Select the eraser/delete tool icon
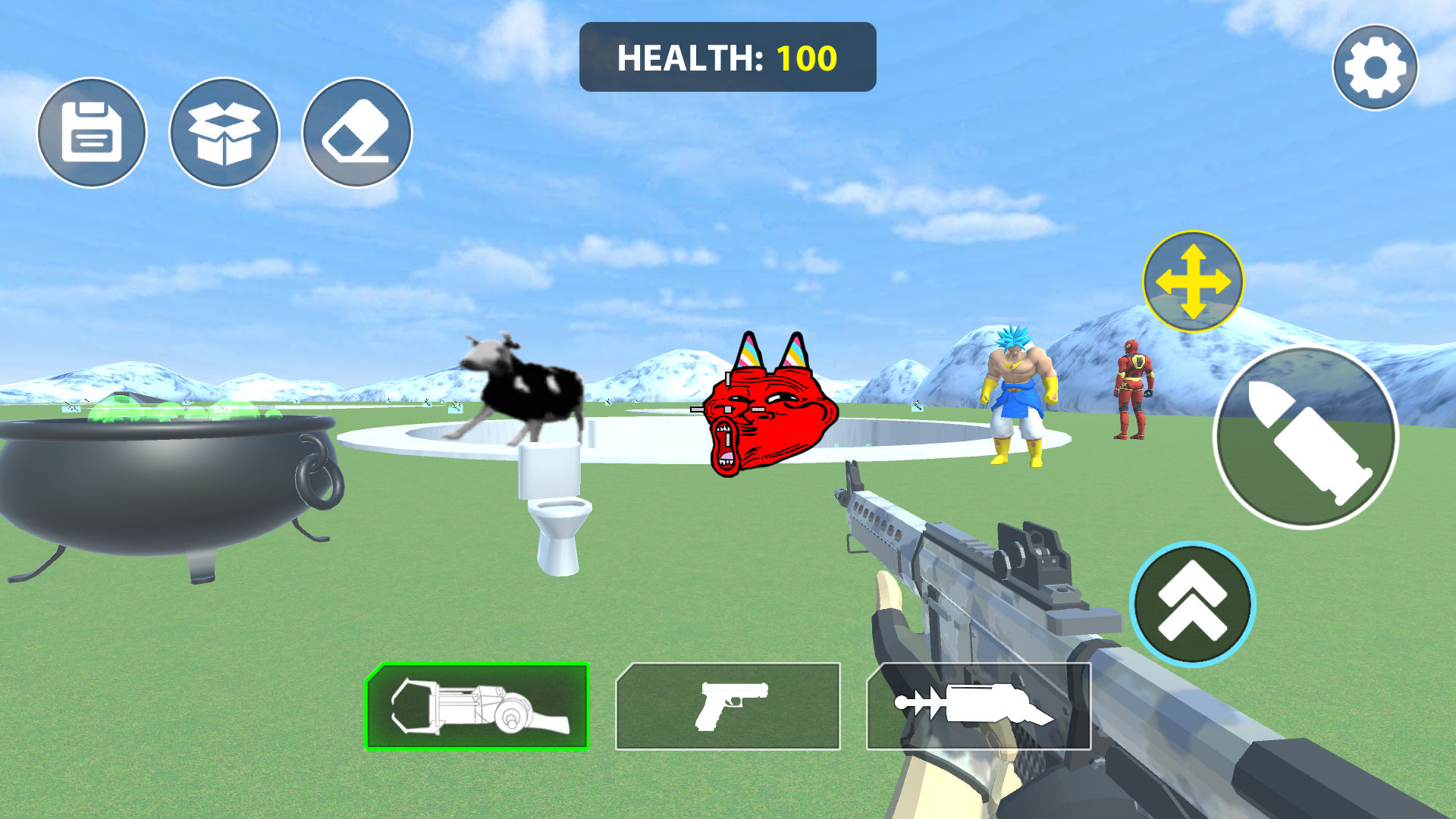Viewport: 1456px width, 819px height. 355,132
